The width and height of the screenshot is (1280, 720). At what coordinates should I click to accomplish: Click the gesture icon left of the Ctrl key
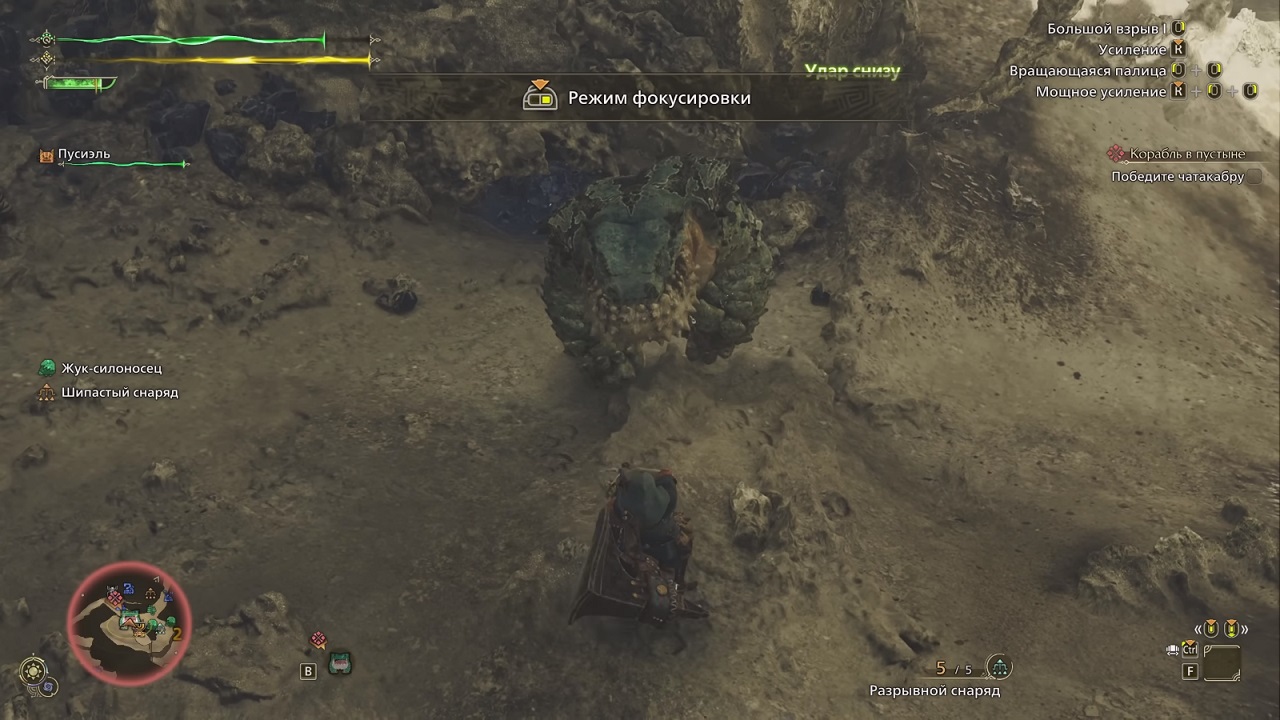[x=1171, y=649]
